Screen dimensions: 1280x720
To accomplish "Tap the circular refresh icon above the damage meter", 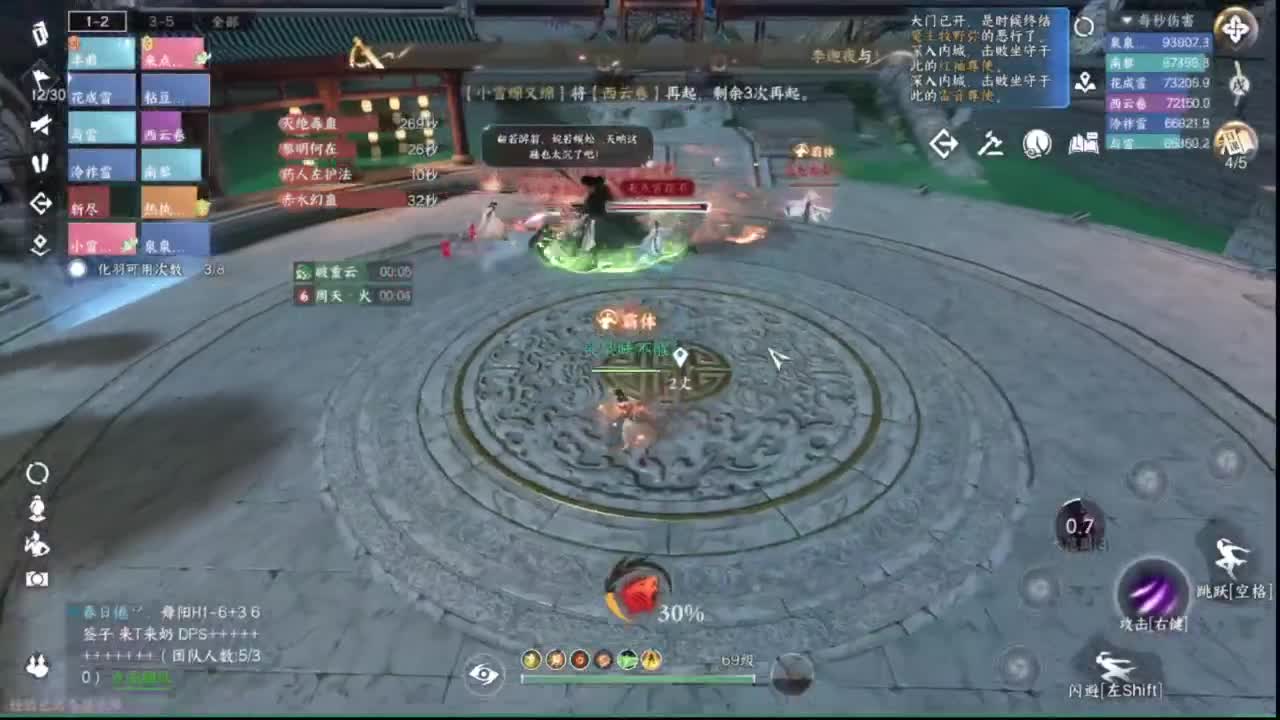I will pyautogui.click(x=1084, y=26).
